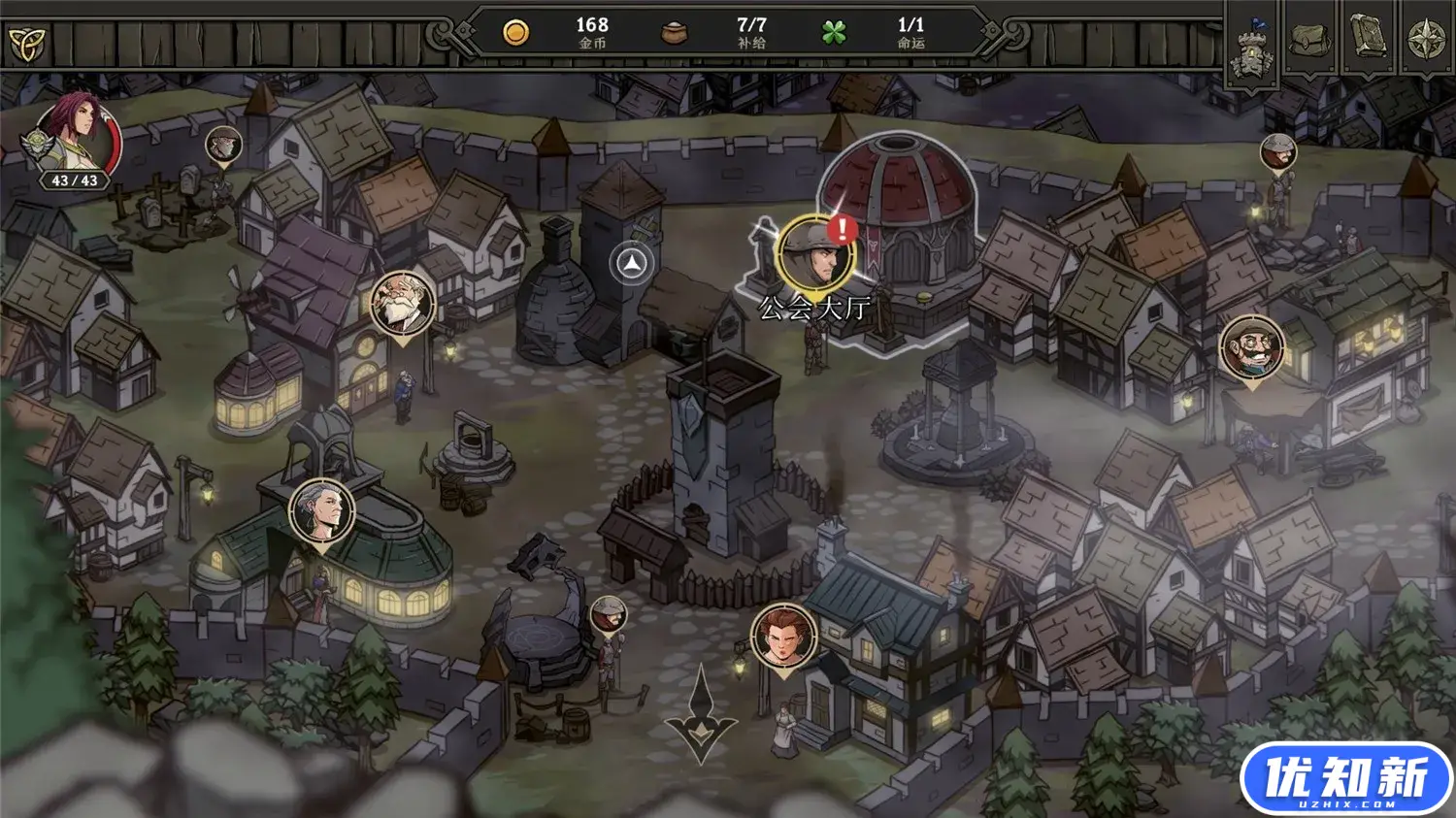Viewport: 1456px width, 818px height.
Task: Choose the white-bearded old man marker
Action: [402, 304]
